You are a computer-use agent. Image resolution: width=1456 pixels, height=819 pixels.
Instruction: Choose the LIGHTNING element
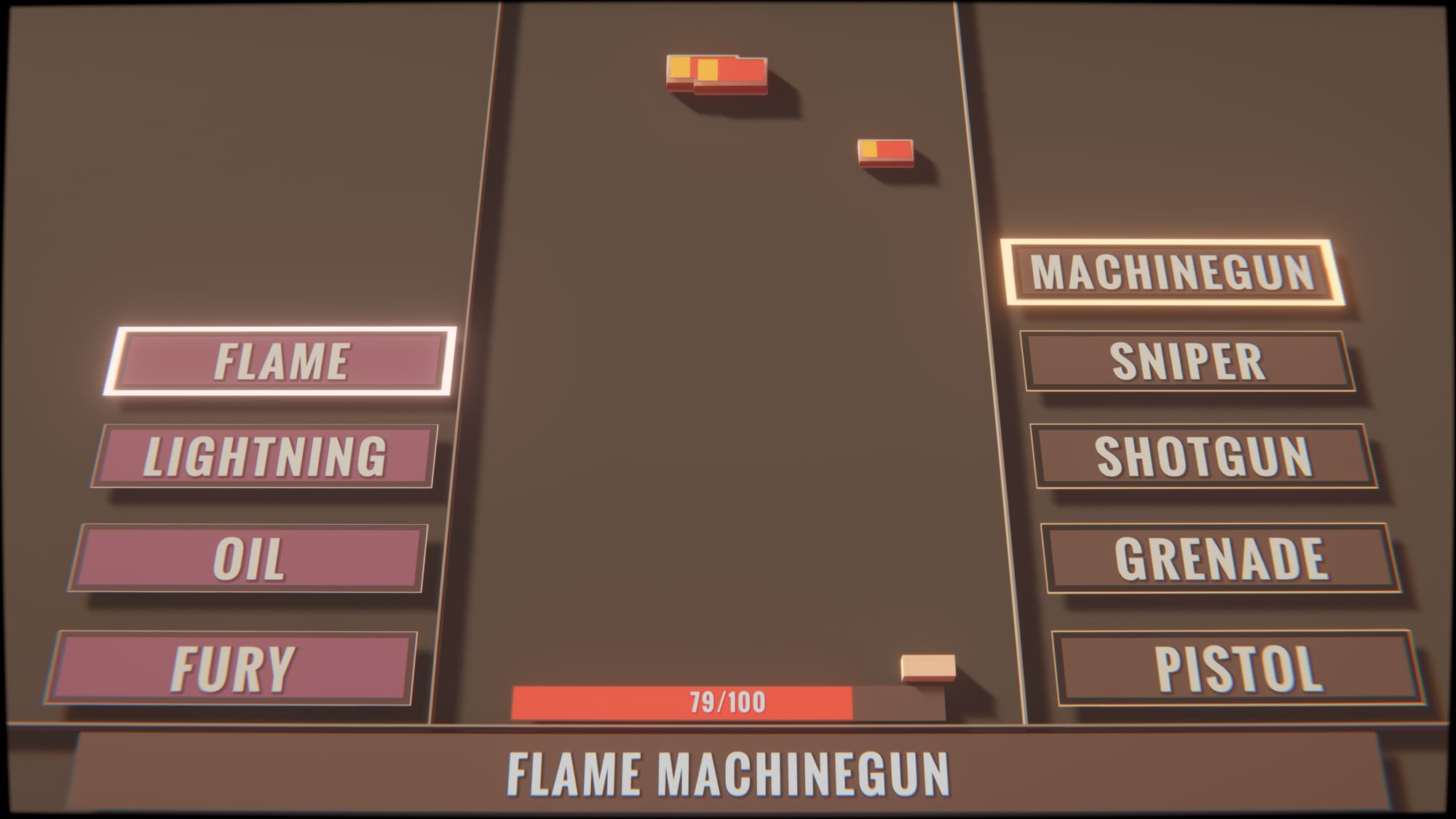pos(265,456)
